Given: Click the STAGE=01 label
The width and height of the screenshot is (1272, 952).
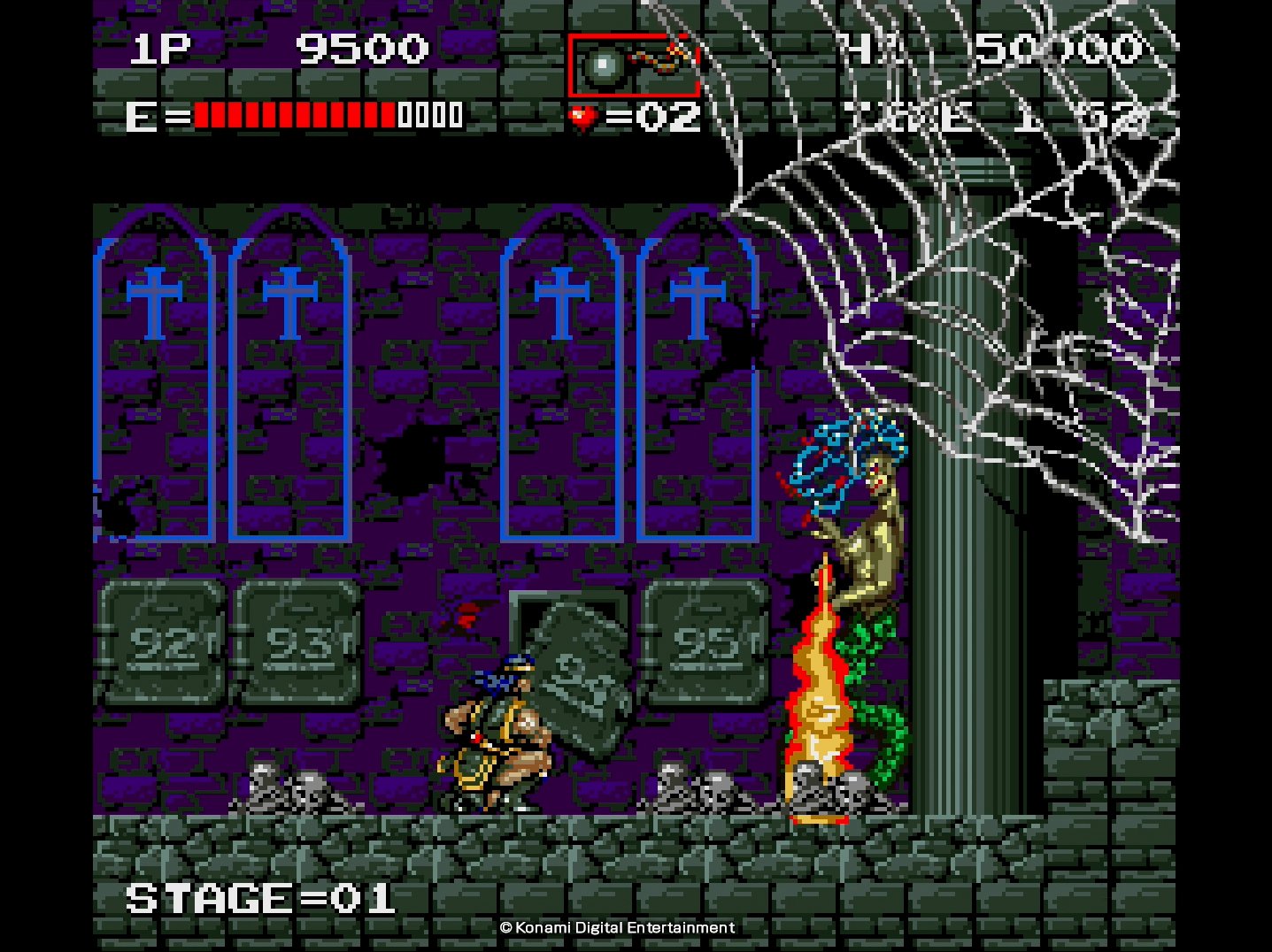Looking at the screenshot, I should click(x=261, y=897).
